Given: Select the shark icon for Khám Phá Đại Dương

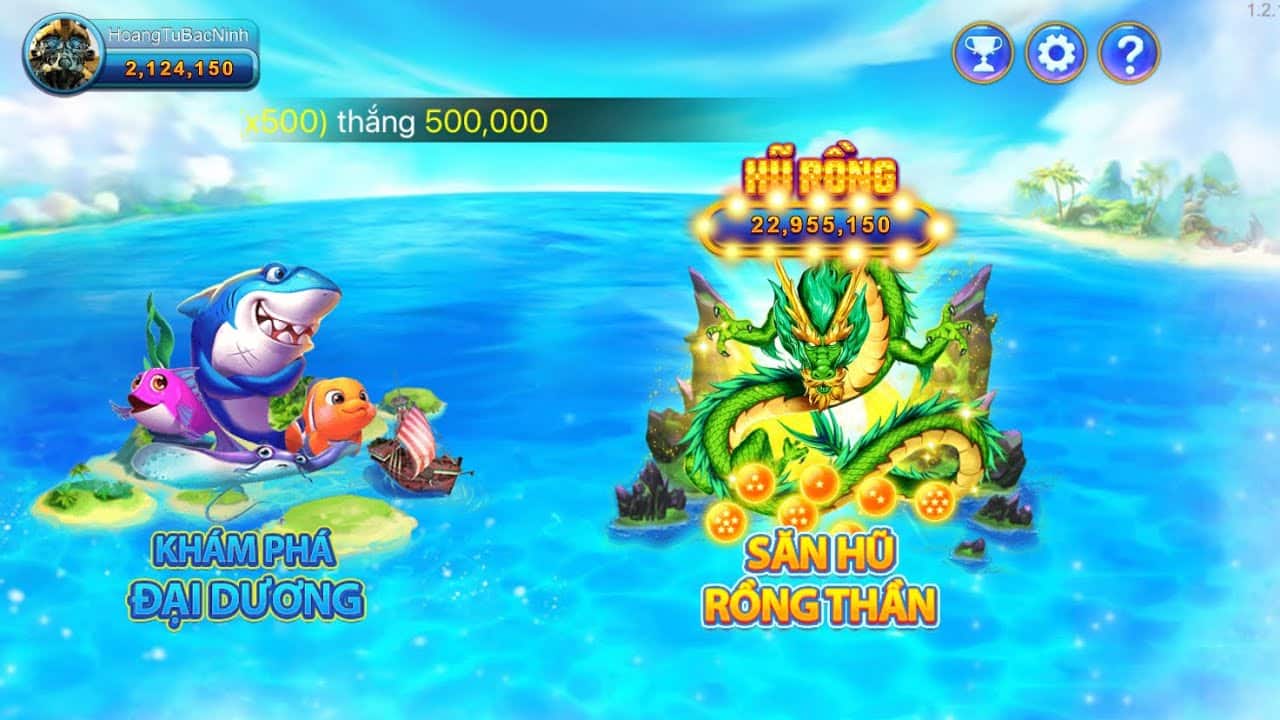Looking at the screenshot, I should pyautogui.click(x=260, y=330).
